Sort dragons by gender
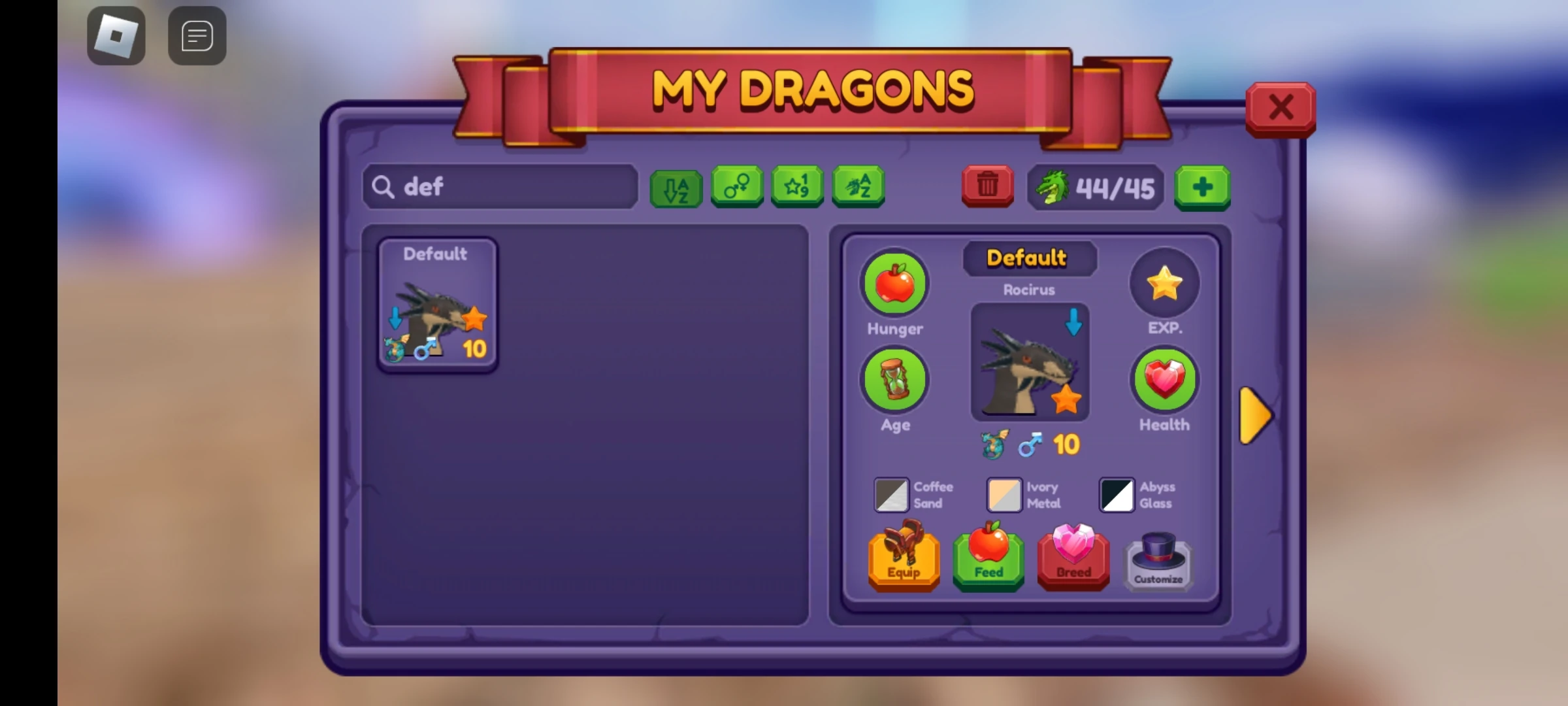This screenshot has height=706, width=1568. click(736, 188)
